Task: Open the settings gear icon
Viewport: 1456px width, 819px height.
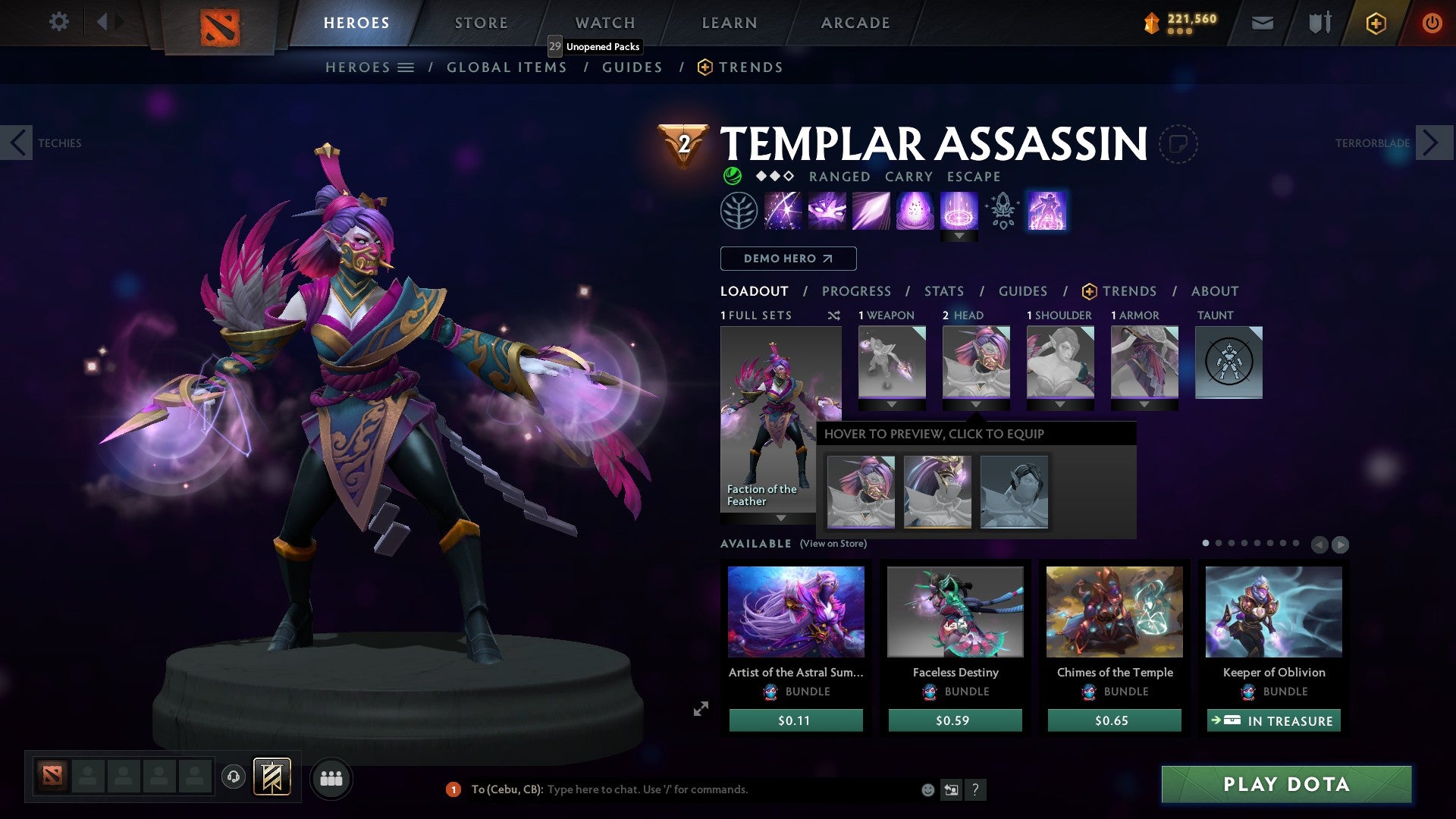Action: tap(58, 21)
